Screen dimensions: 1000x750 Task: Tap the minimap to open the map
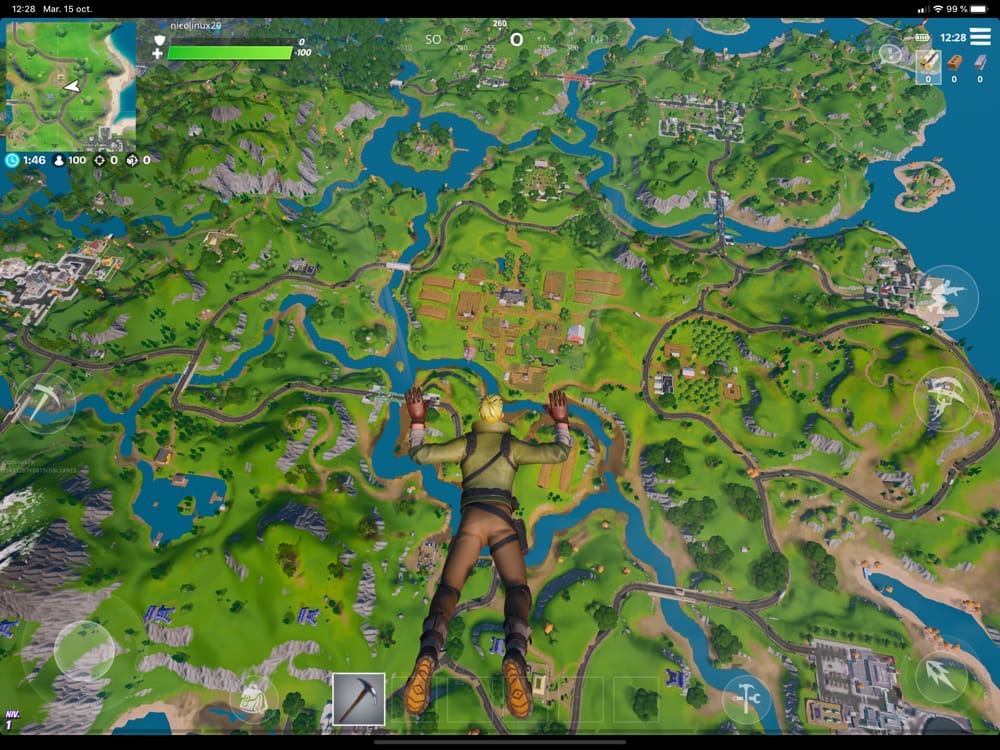pyautogui.click(x=71, y=87)
